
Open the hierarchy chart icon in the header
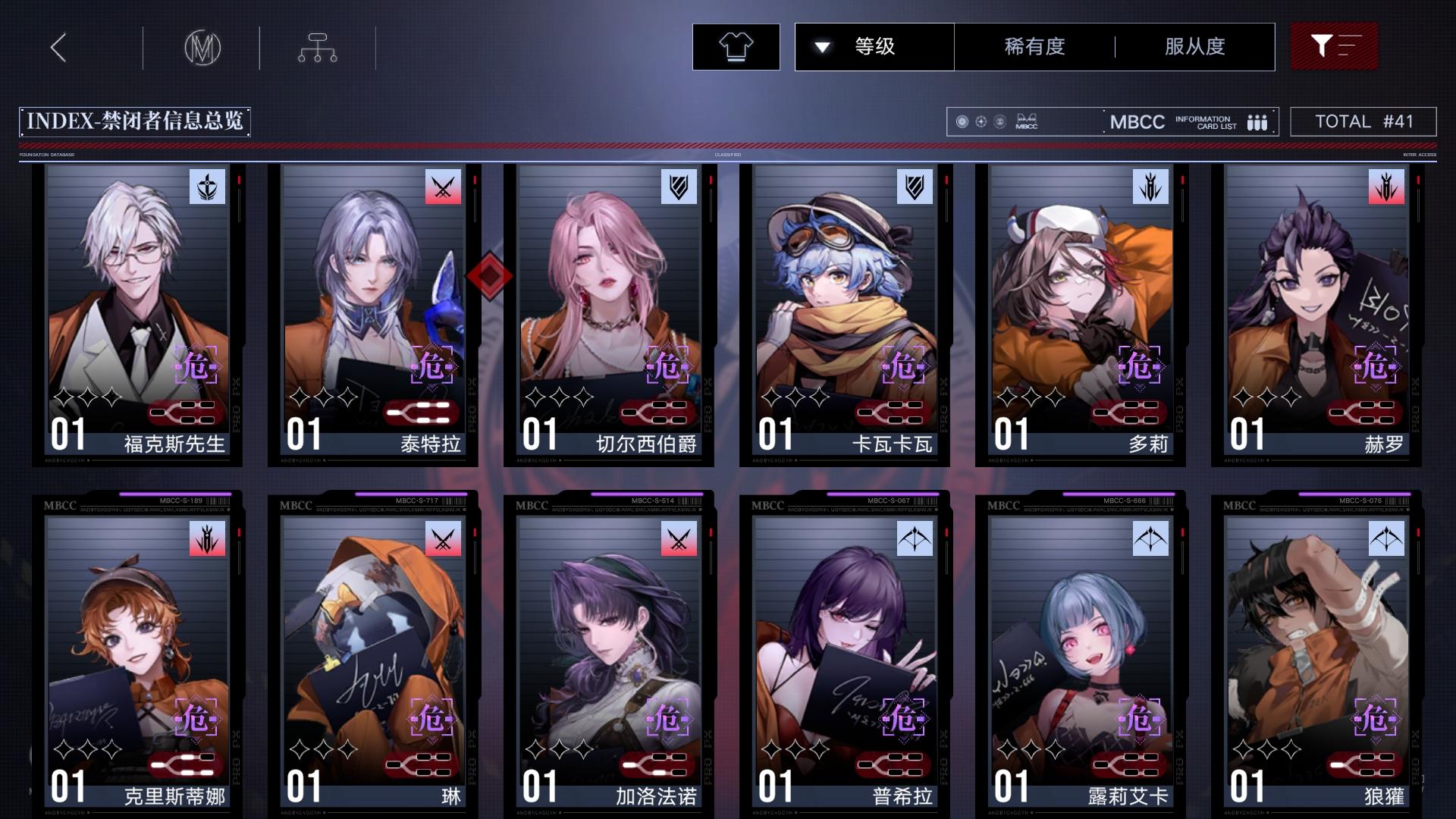click(317, 46)
